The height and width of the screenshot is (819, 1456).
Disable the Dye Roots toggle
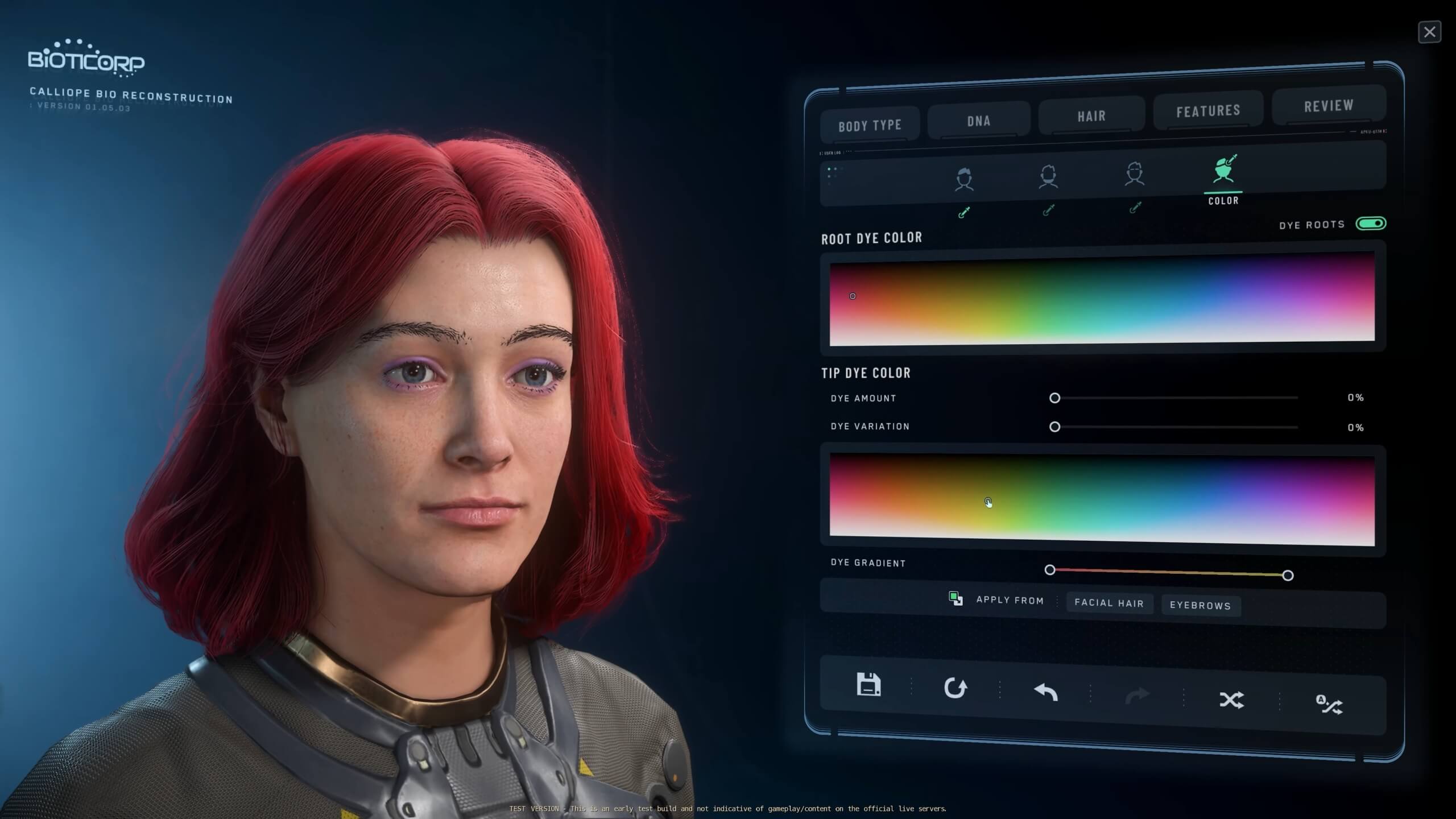pyautogui.click(x=1373, y=224)
